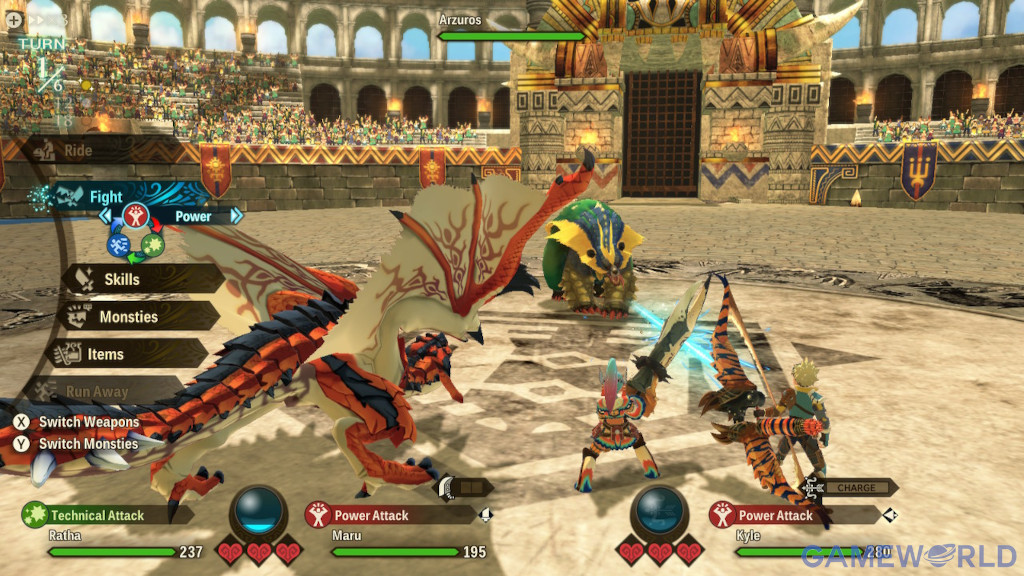This screenshot has width=1024, height=576.
Task: Choose the Run Away option
Action: tap(96, 392)
